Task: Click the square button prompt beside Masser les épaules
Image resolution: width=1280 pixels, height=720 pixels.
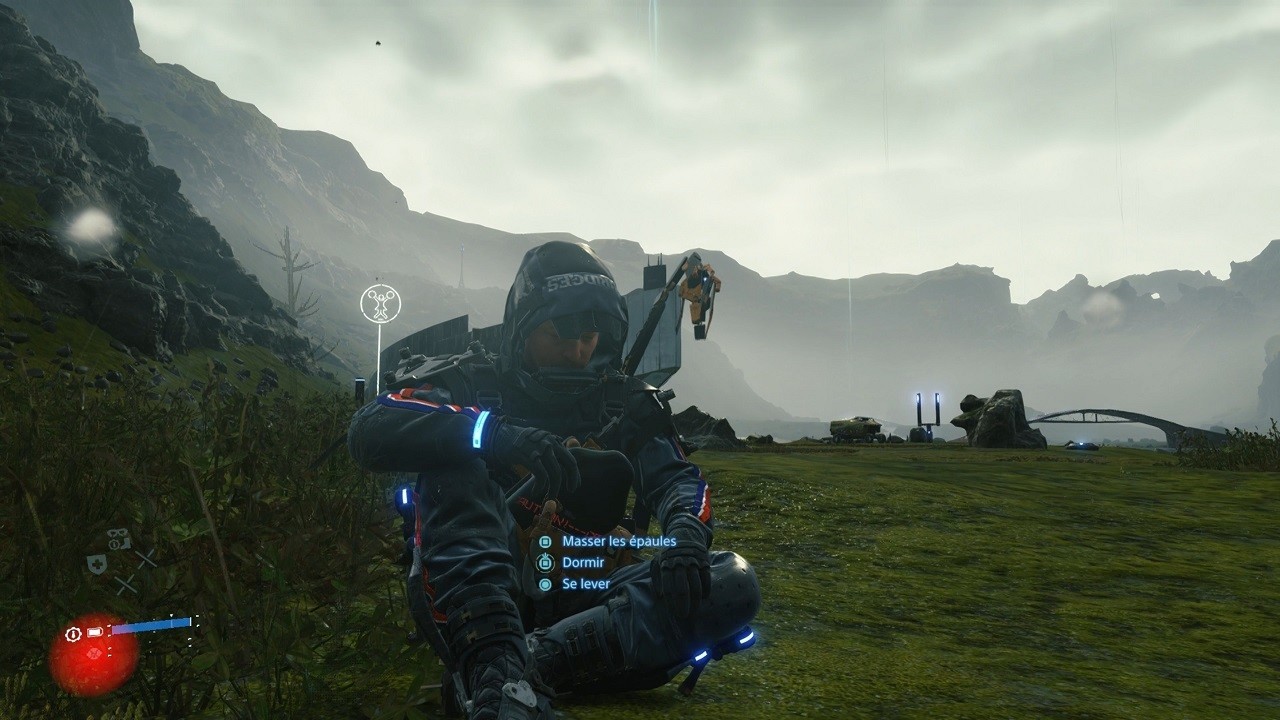Action: tap(545, 541)
